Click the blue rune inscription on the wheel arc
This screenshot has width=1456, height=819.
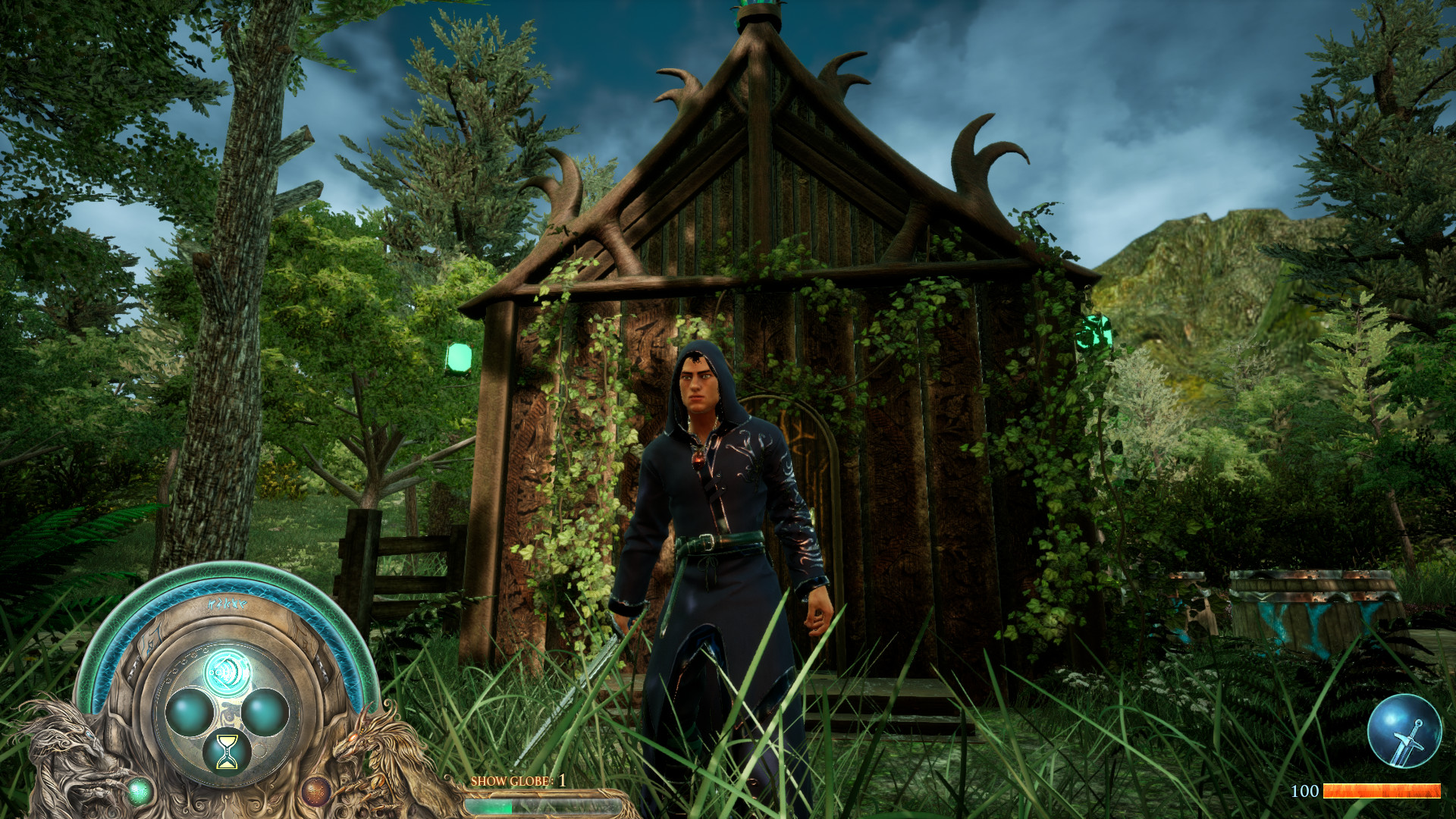(x=227, y=604)
